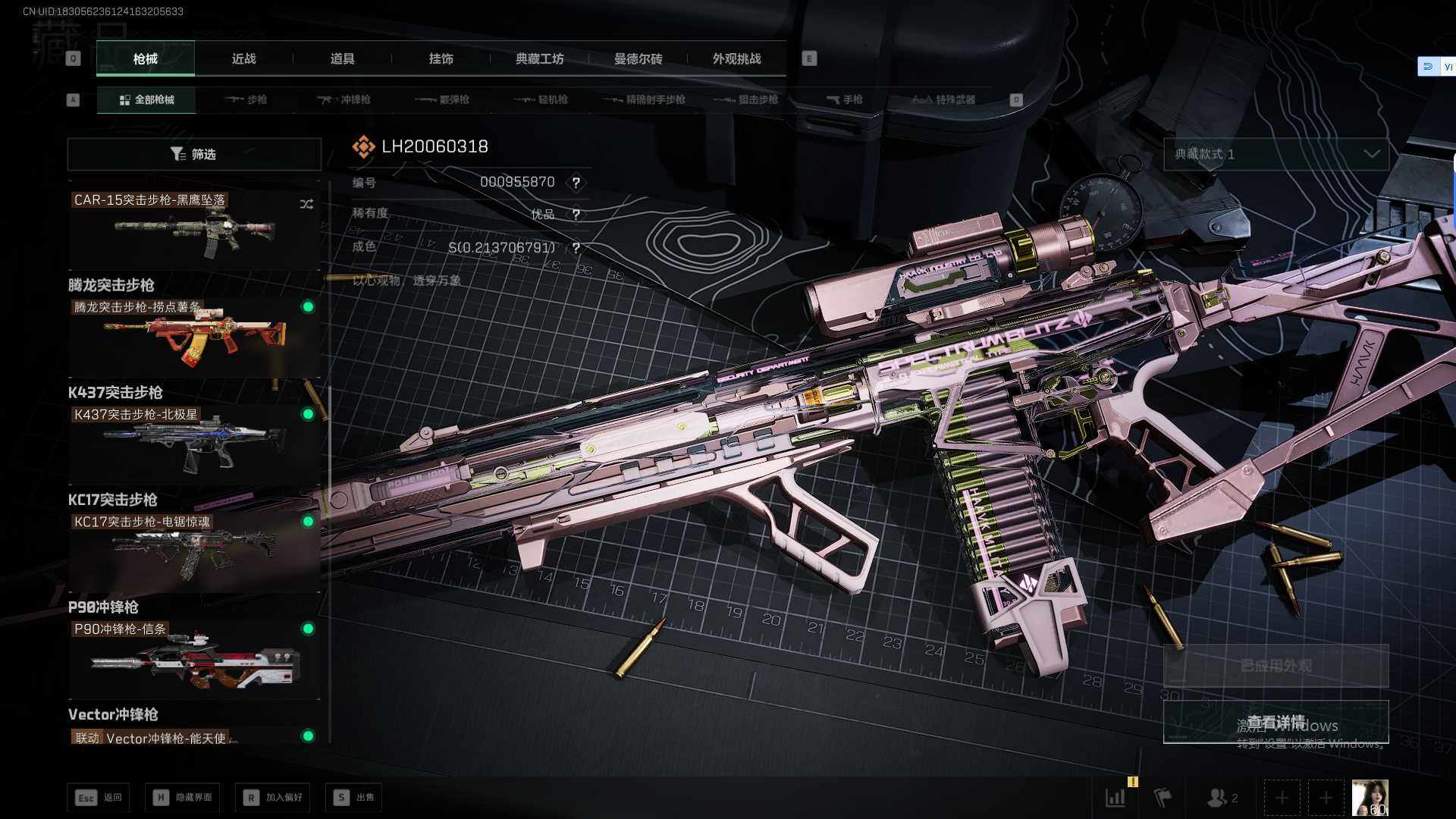Show only 手枪 pistols

(x=844, y=99)
